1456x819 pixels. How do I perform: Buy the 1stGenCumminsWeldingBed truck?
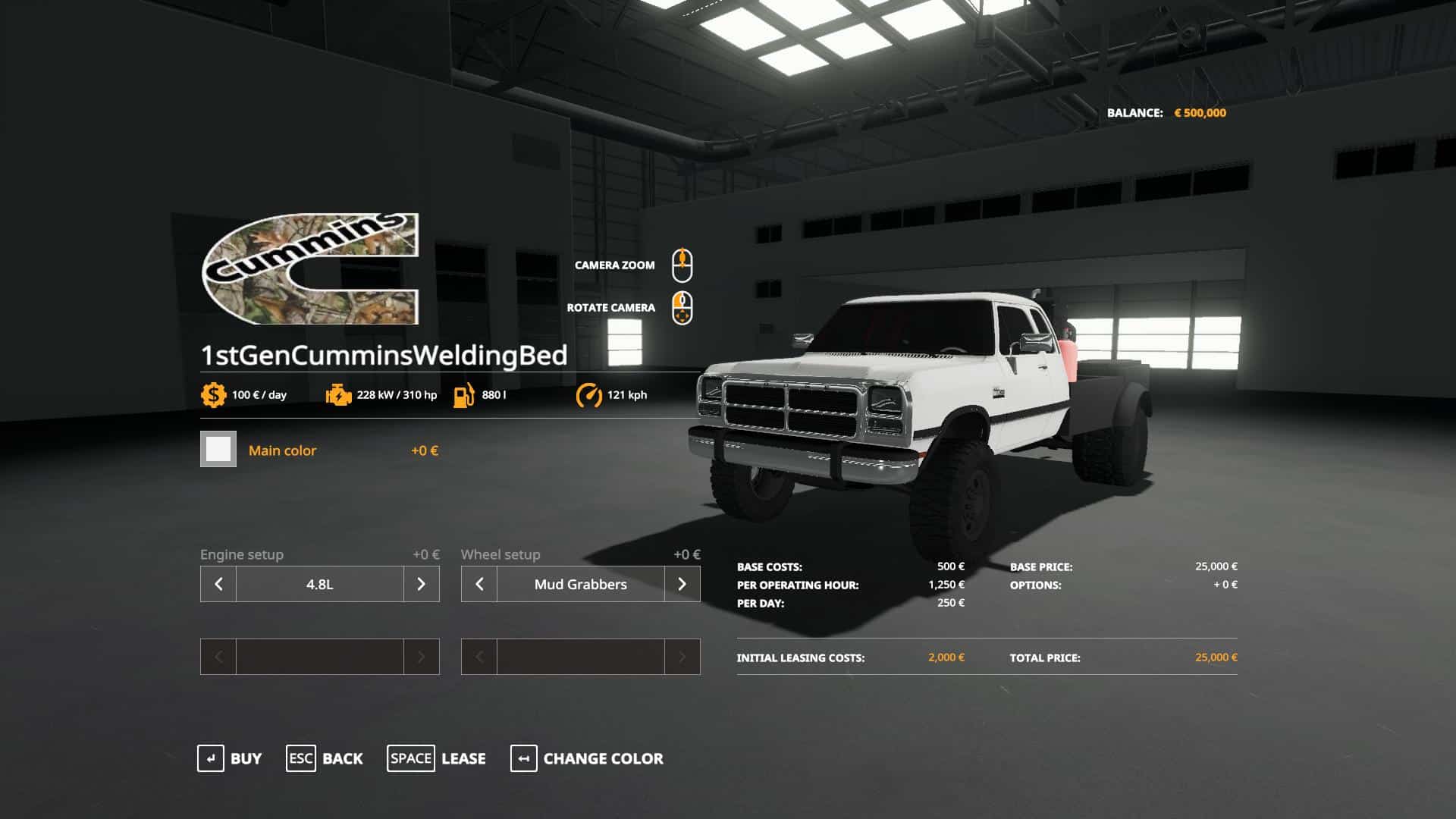click(x=230, y=758)
